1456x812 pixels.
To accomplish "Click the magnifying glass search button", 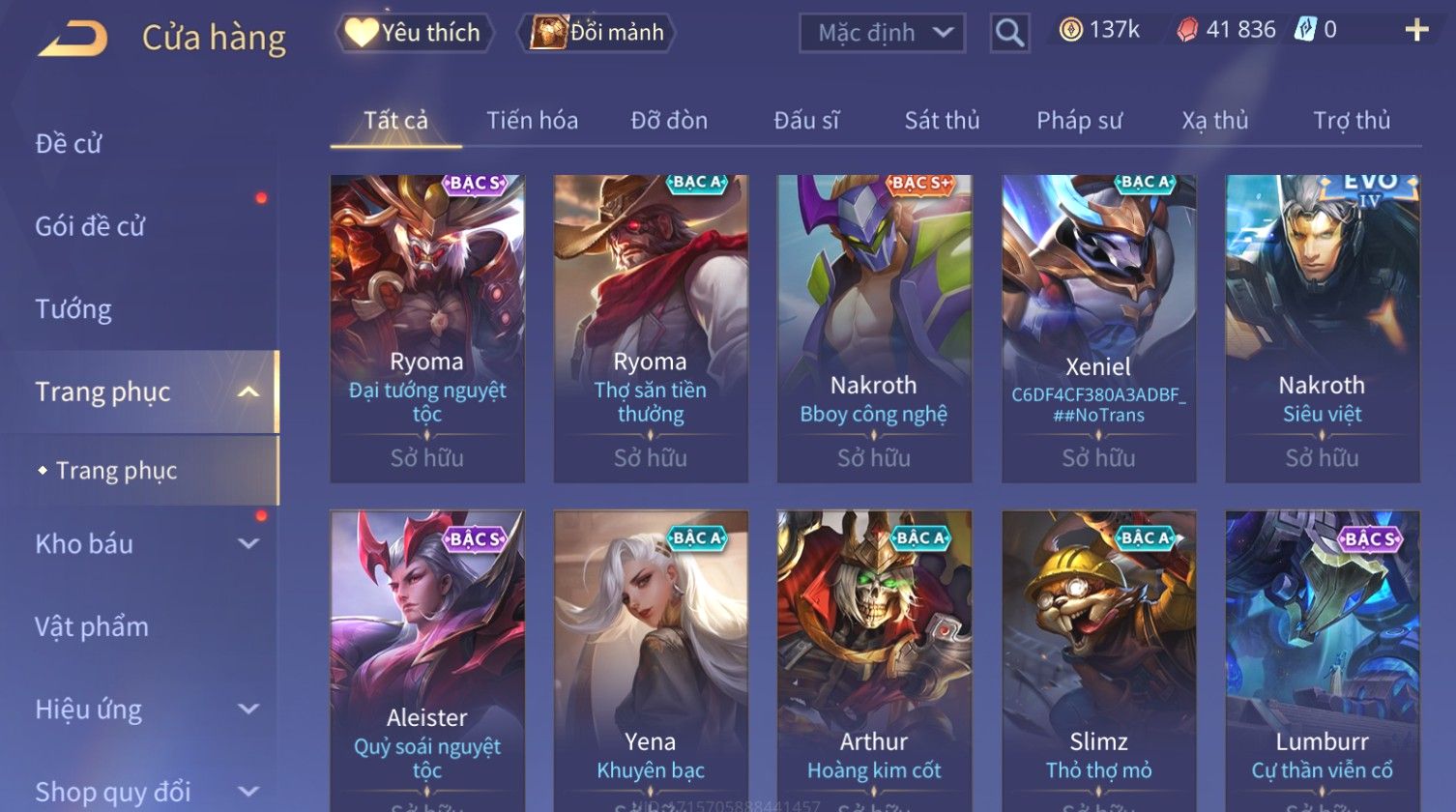I will (x=1009, y=34).
